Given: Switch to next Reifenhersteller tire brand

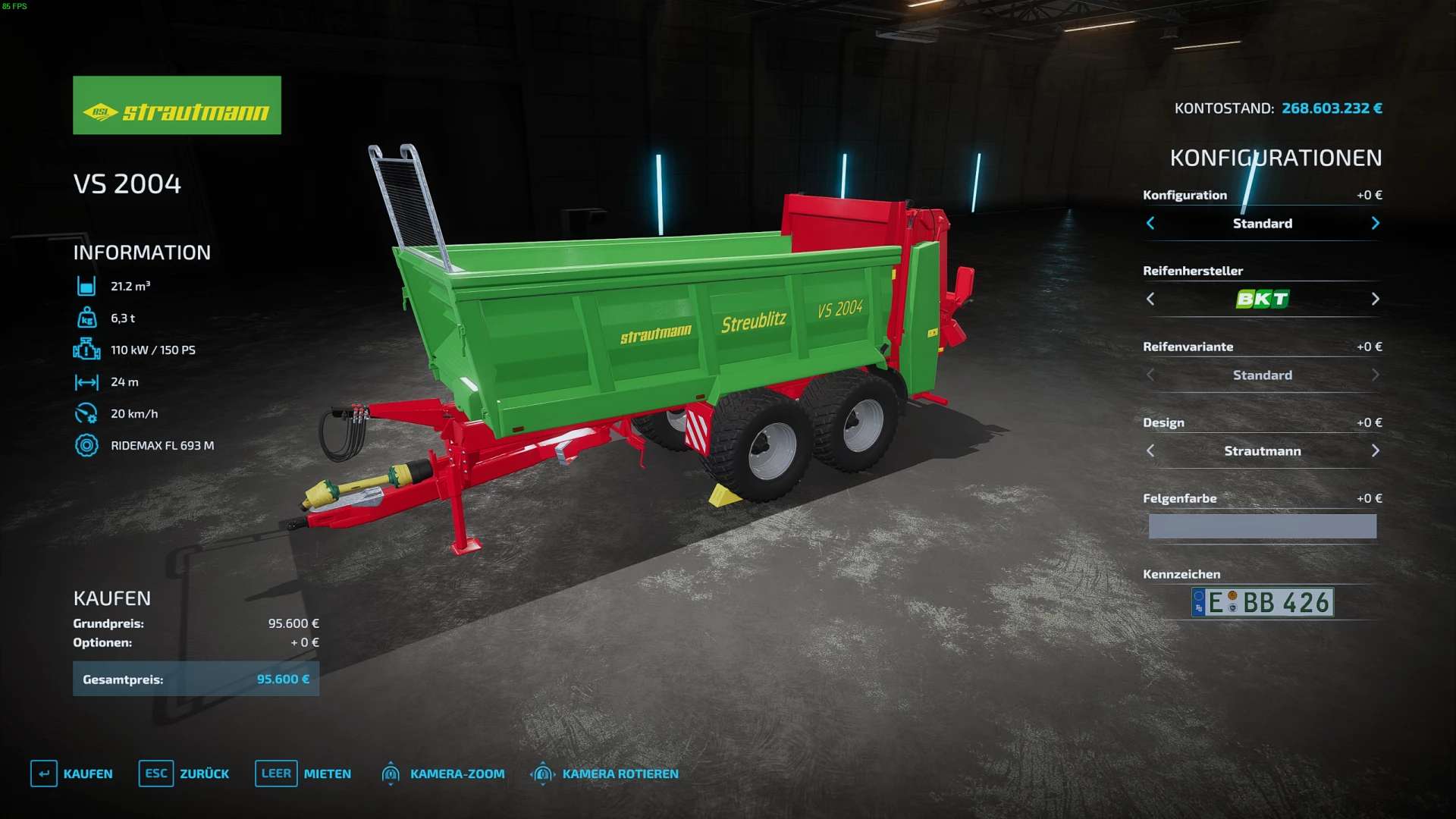Looking at the screenshot, I should (x=1375, y=299).
